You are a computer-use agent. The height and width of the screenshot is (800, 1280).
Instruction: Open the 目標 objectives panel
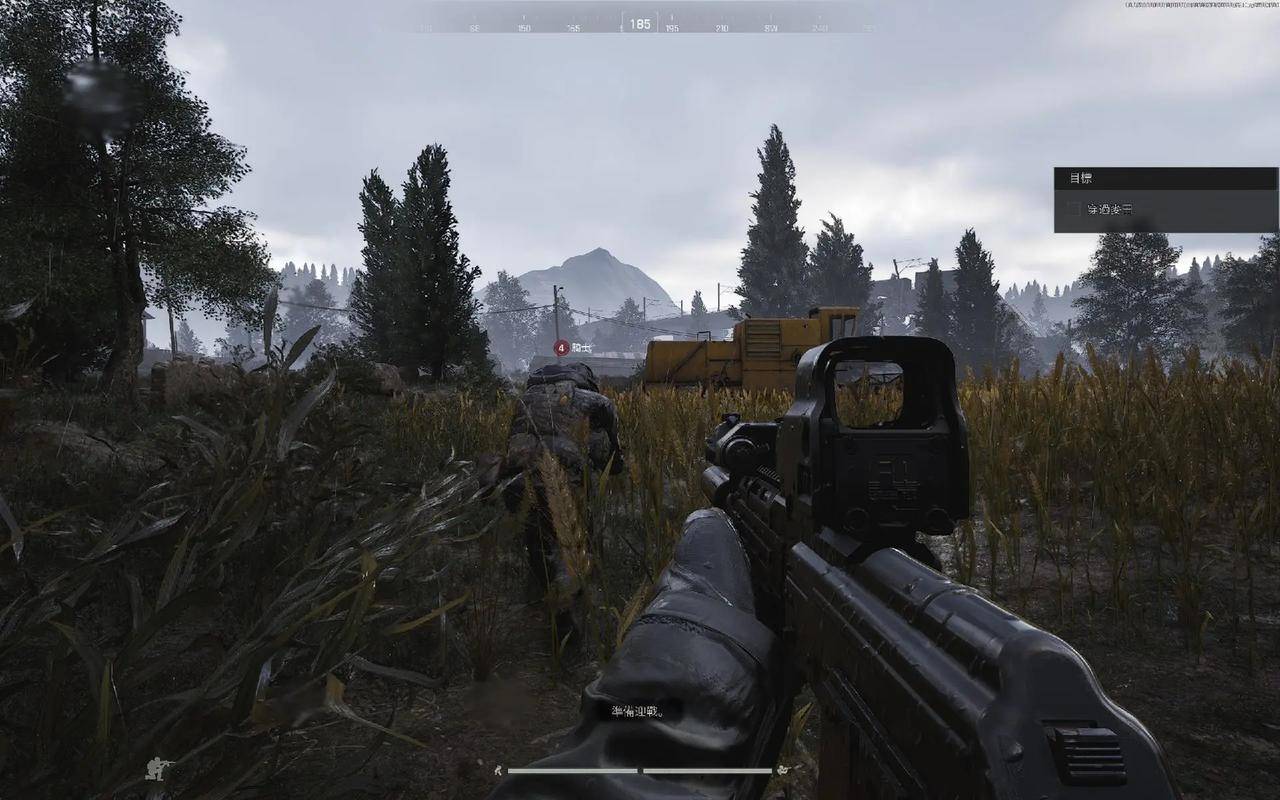1081,178
